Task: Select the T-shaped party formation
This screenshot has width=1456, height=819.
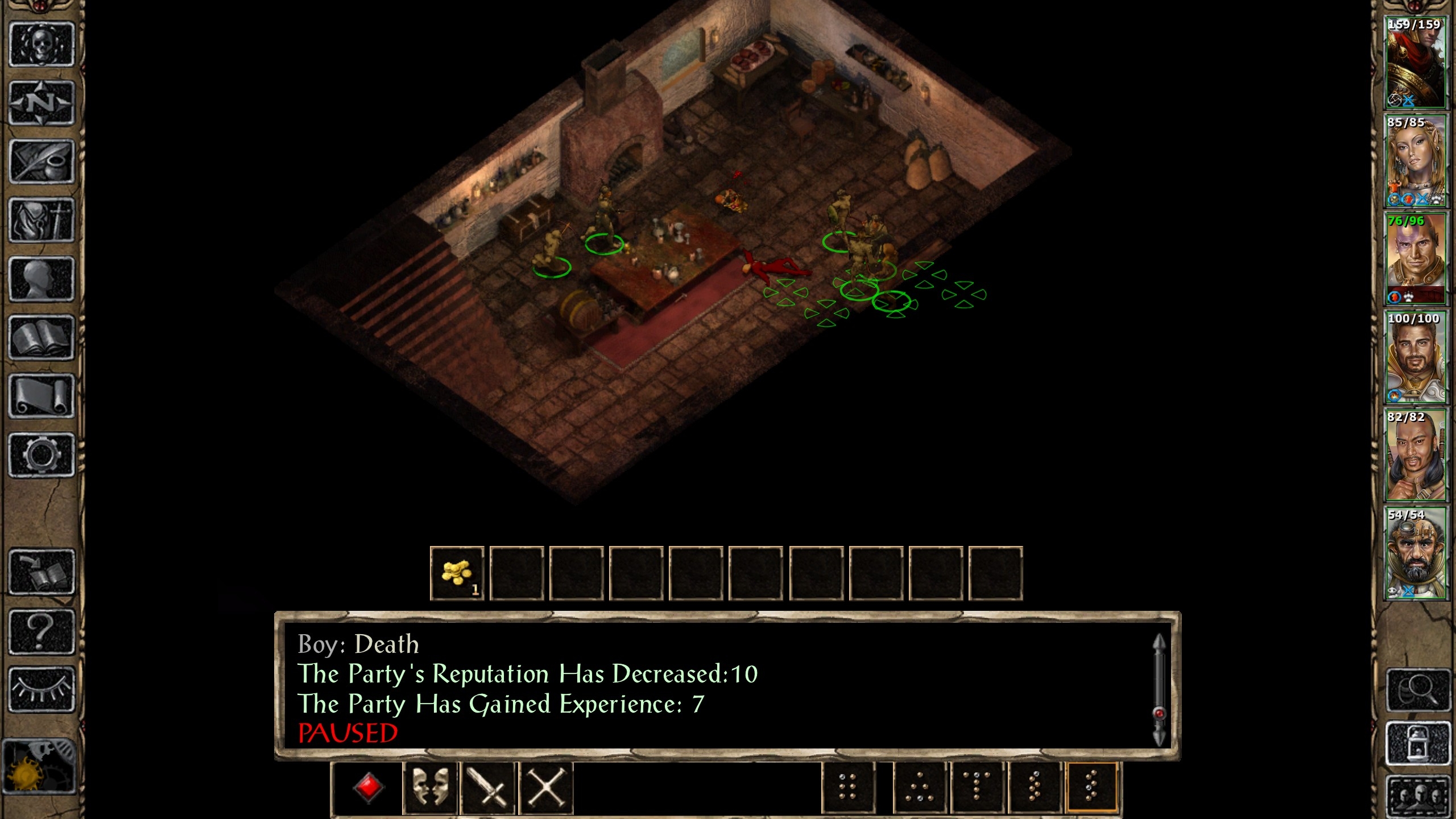Action: pos(977,788)
